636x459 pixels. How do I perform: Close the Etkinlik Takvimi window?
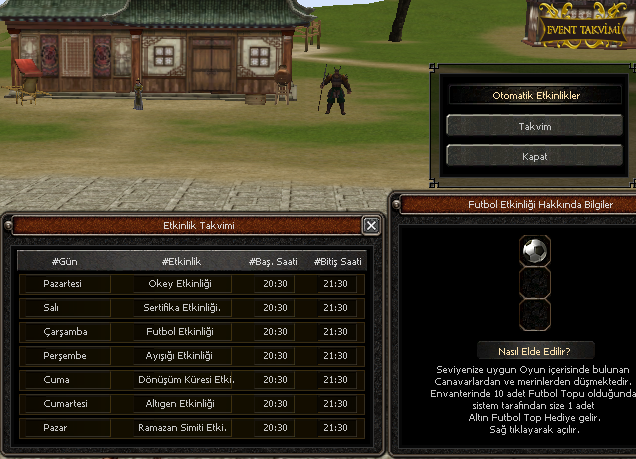coord(371,226)
